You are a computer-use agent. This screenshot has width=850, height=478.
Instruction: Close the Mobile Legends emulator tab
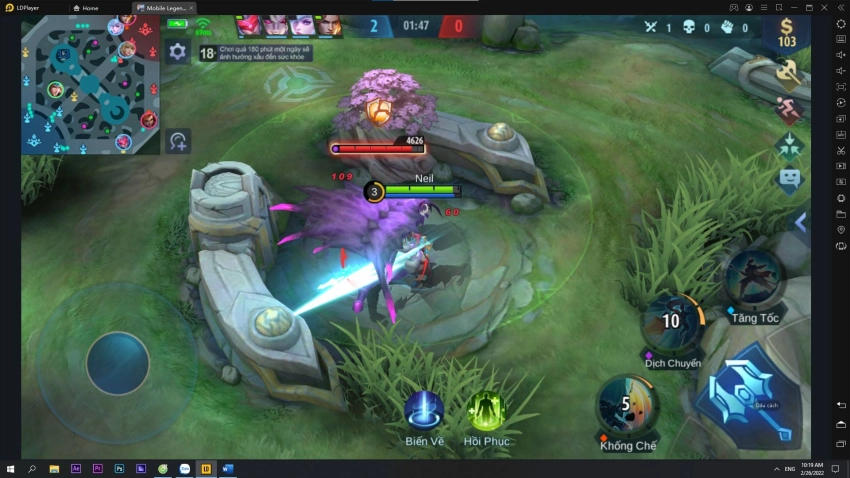point(191,7)
